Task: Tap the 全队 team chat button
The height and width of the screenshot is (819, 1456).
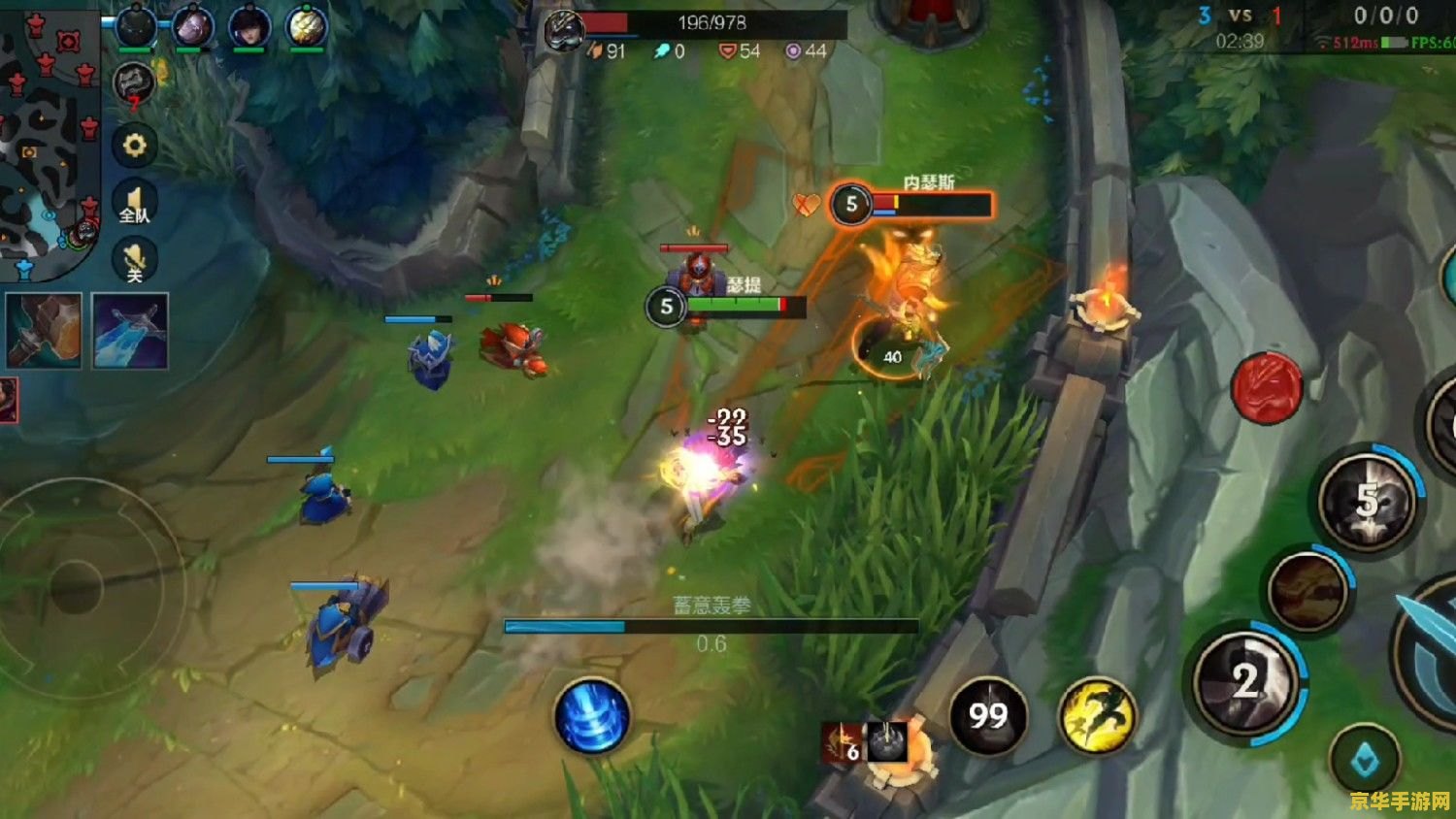Action: pos(134,205)
